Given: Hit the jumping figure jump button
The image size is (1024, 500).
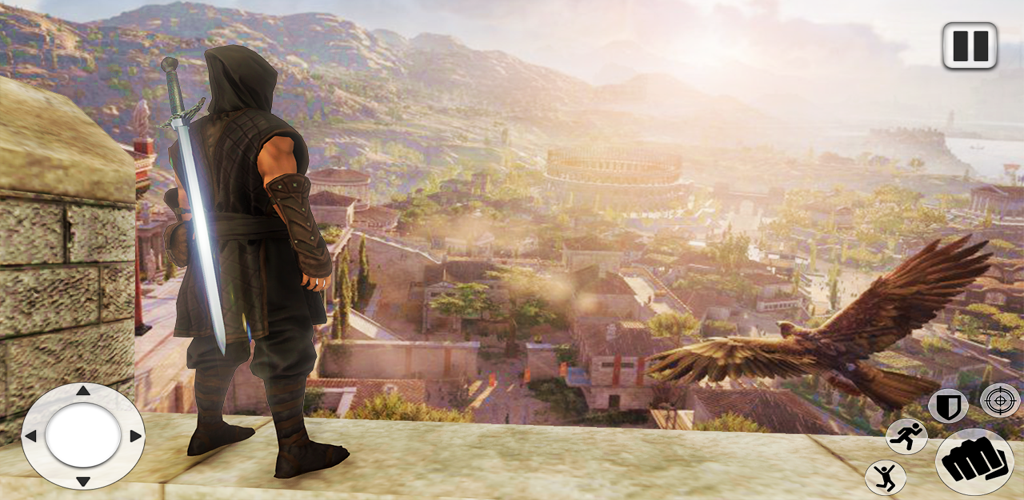Looking at the screenshot, I should click(885, 476).
